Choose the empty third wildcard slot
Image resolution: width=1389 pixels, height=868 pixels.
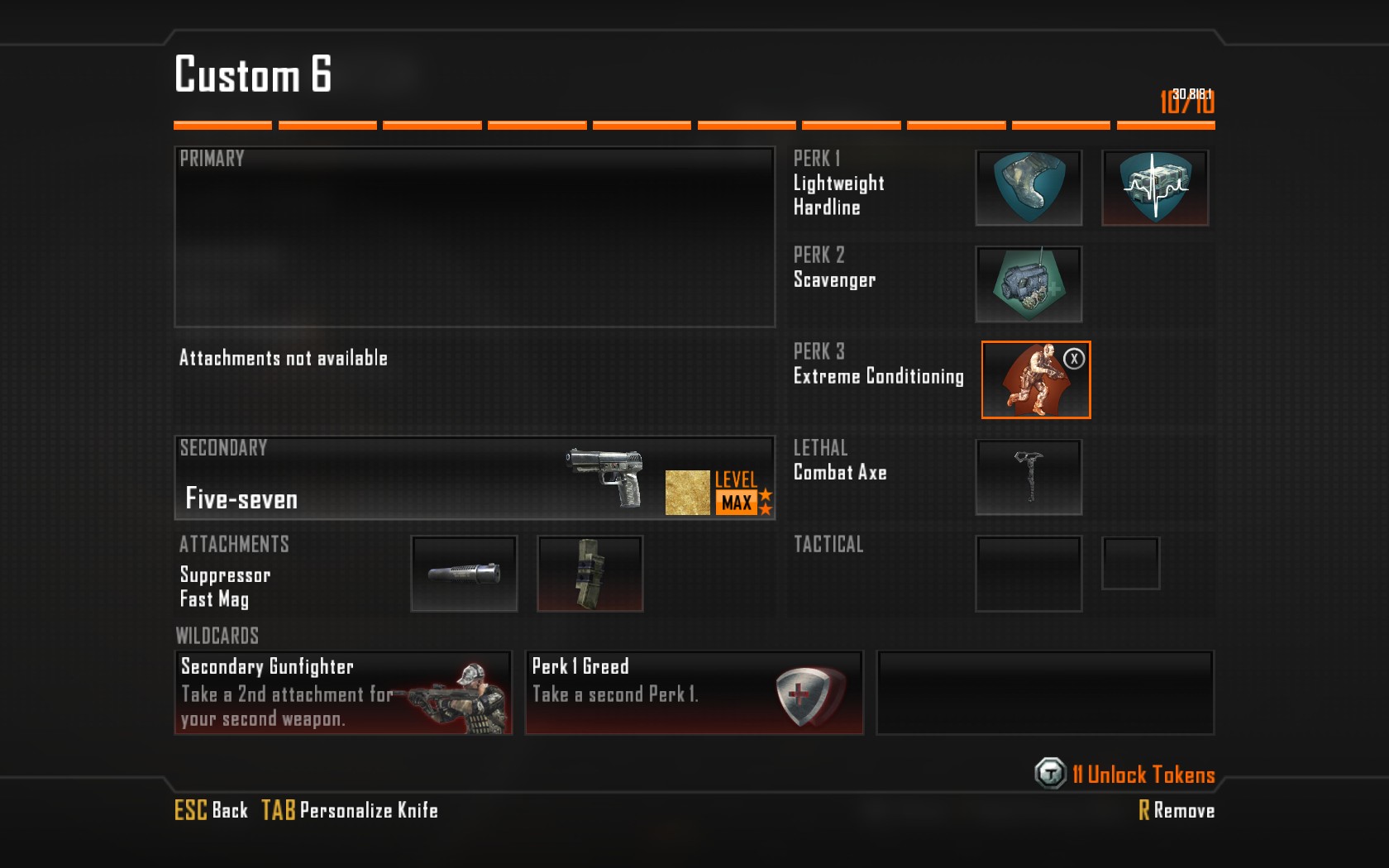tap(1045, 693)
